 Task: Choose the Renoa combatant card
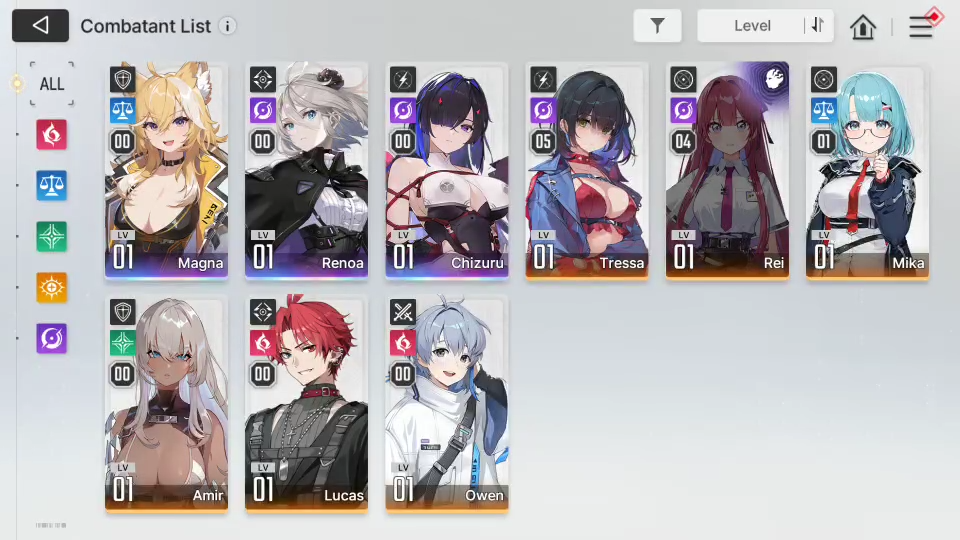pos(307,170)
